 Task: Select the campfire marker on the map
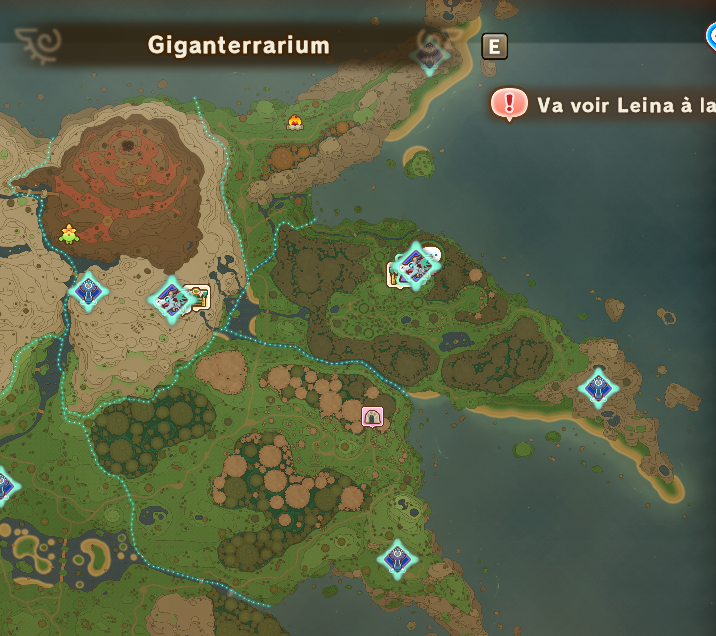pos(295,122)
